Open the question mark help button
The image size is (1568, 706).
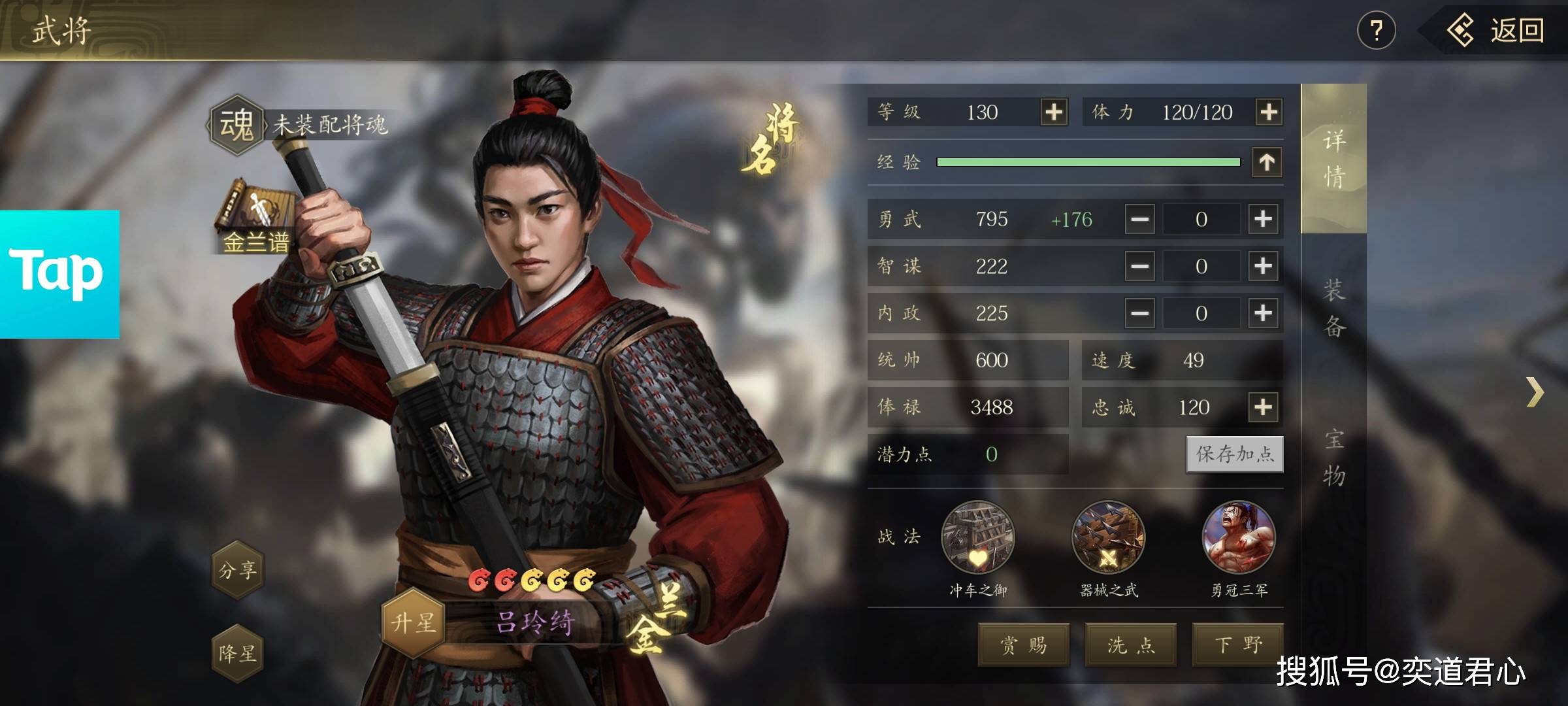(x=1376, y=31)
